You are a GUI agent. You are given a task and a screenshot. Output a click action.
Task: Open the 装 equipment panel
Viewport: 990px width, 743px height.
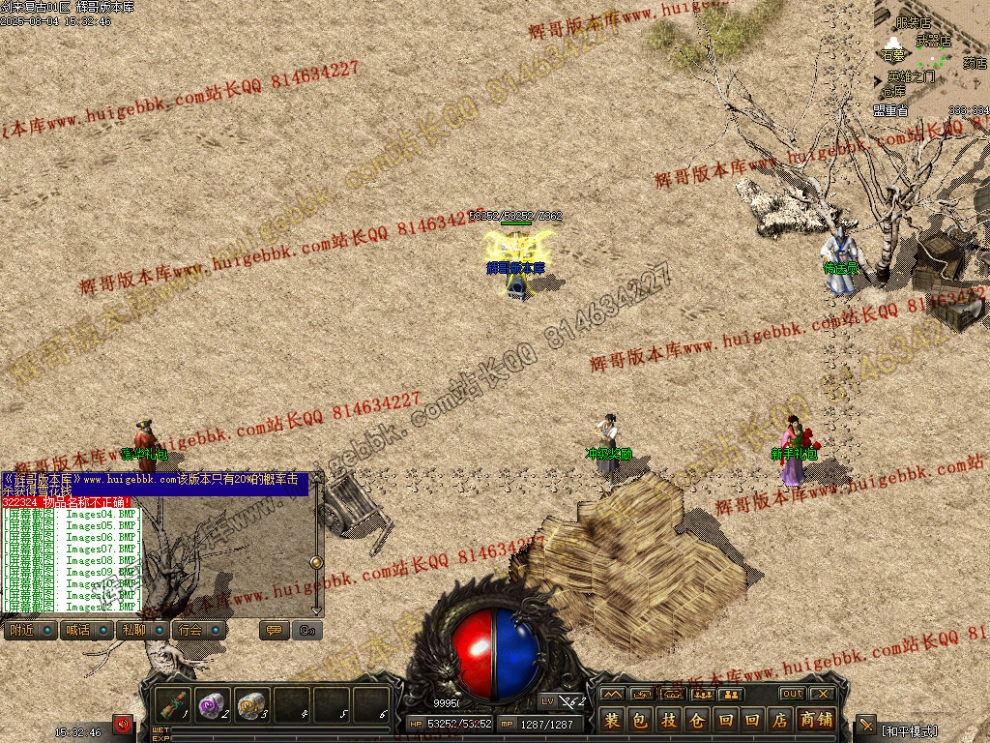coord(612,720)
